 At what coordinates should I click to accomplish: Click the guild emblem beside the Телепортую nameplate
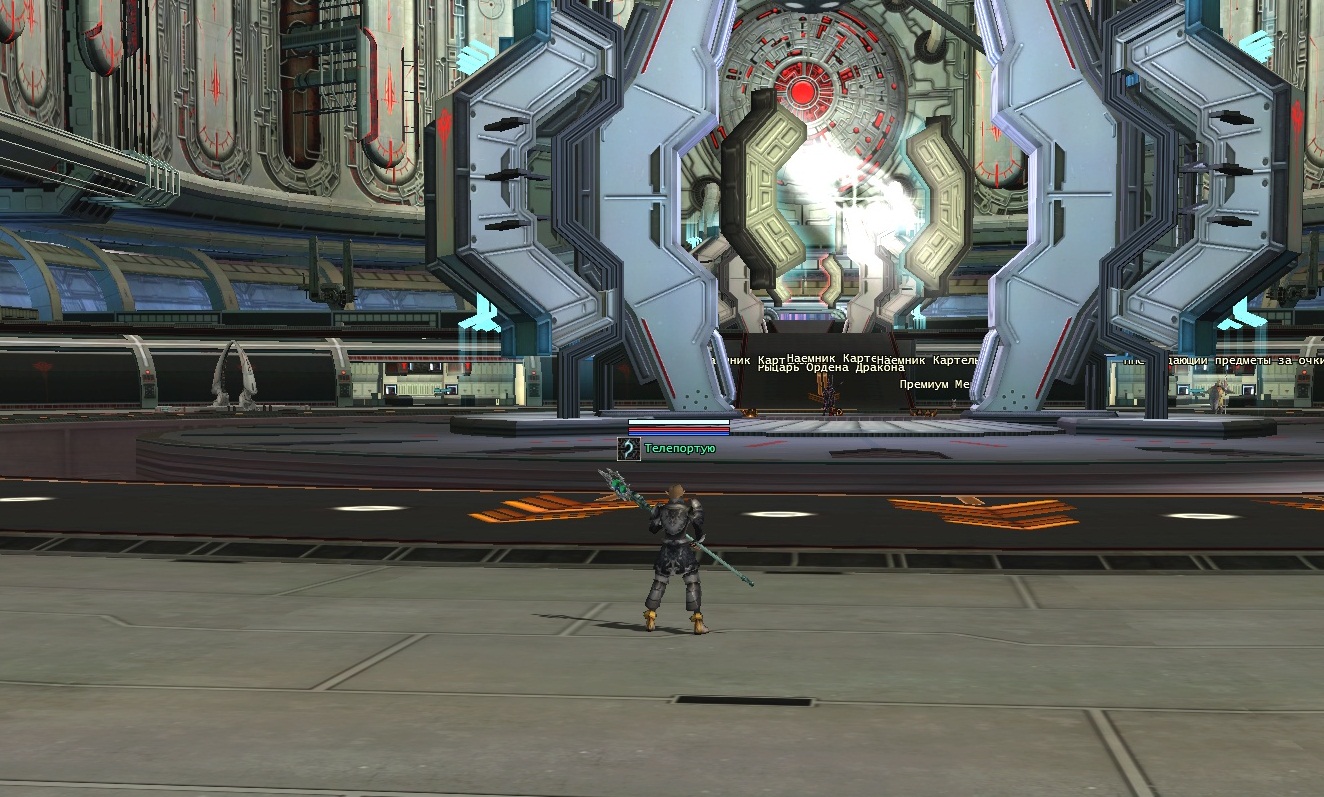[628, 449]
